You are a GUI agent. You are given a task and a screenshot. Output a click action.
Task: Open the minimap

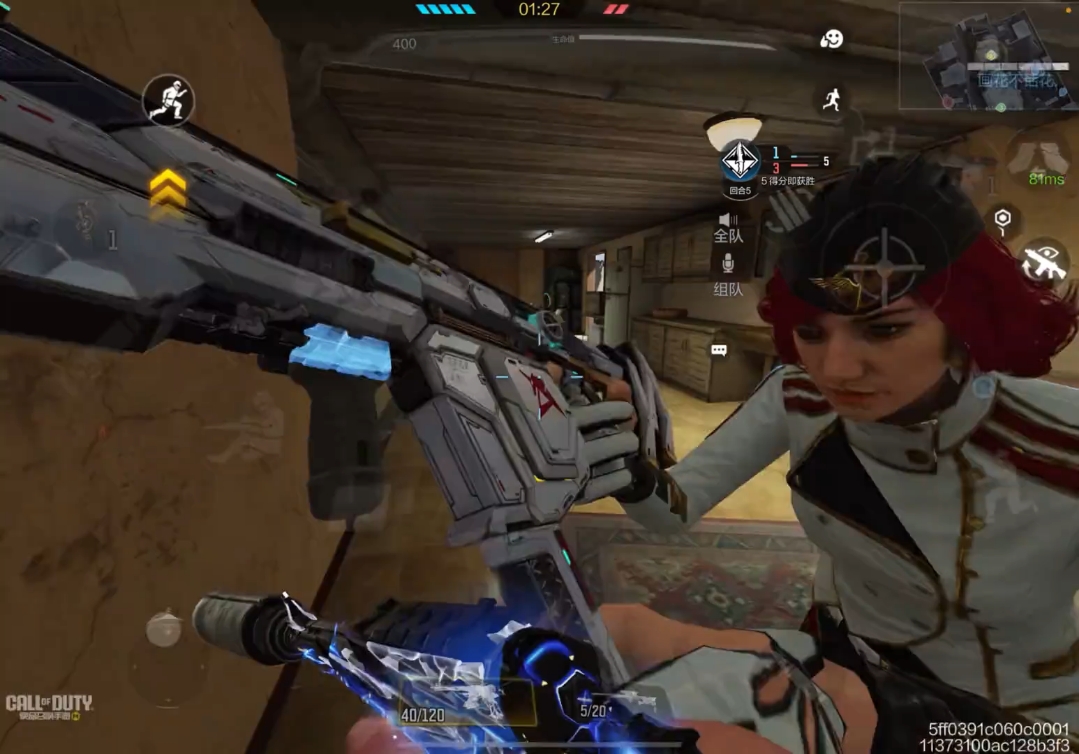point(987,56)
